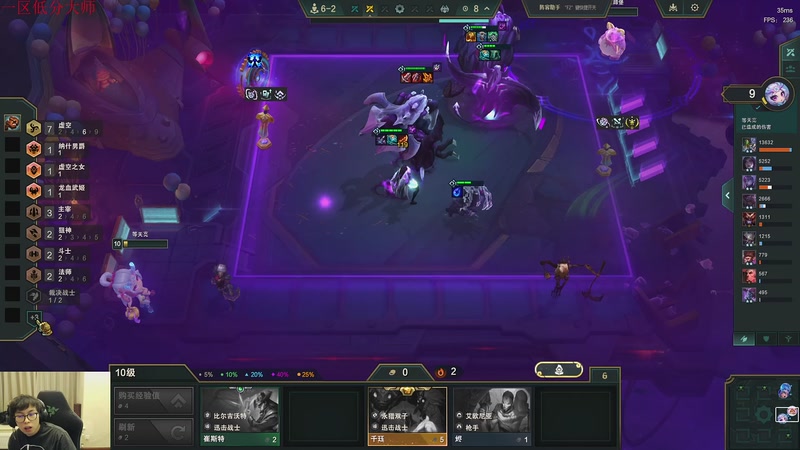Image resolution: width=800 pixels, height=450 pixels.
Task: Toggle the shop lock button above the shop
Action: (559, 370)
